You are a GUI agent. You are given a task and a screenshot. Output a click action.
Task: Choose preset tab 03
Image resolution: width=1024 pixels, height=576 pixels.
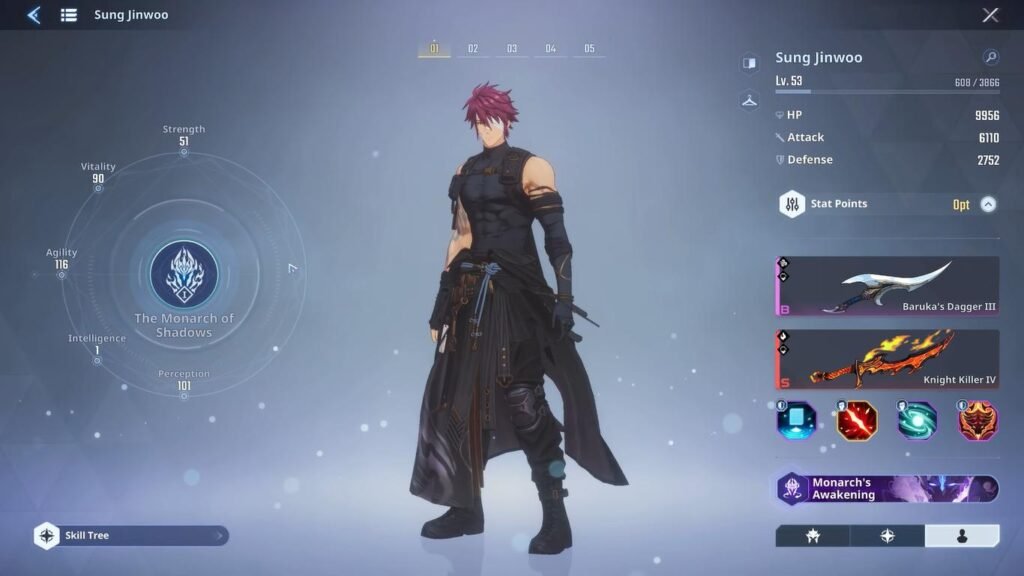(512, 49)
